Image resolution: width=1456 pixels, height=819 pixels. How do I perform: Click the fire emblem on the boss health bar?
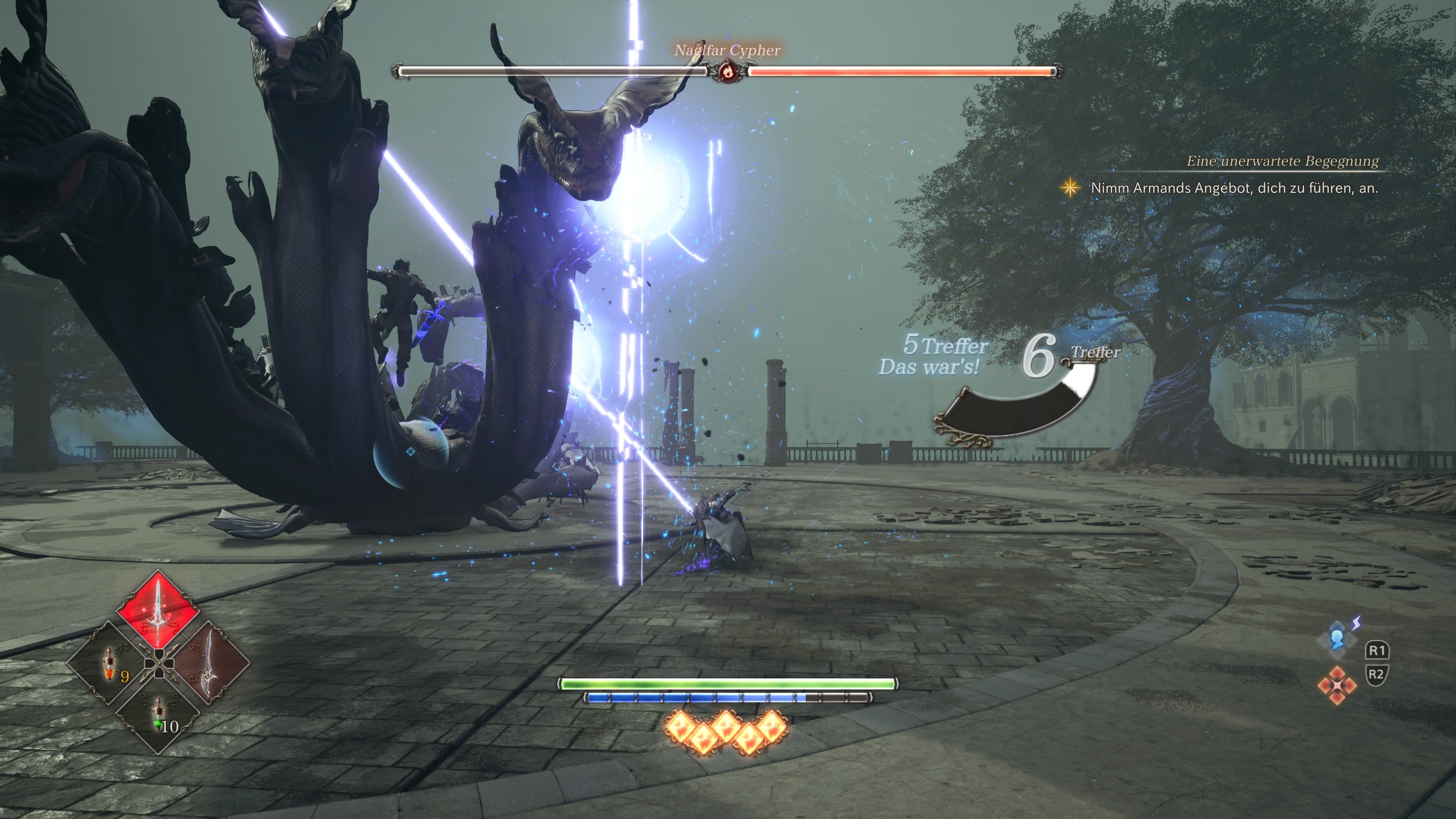pos(728,72)
